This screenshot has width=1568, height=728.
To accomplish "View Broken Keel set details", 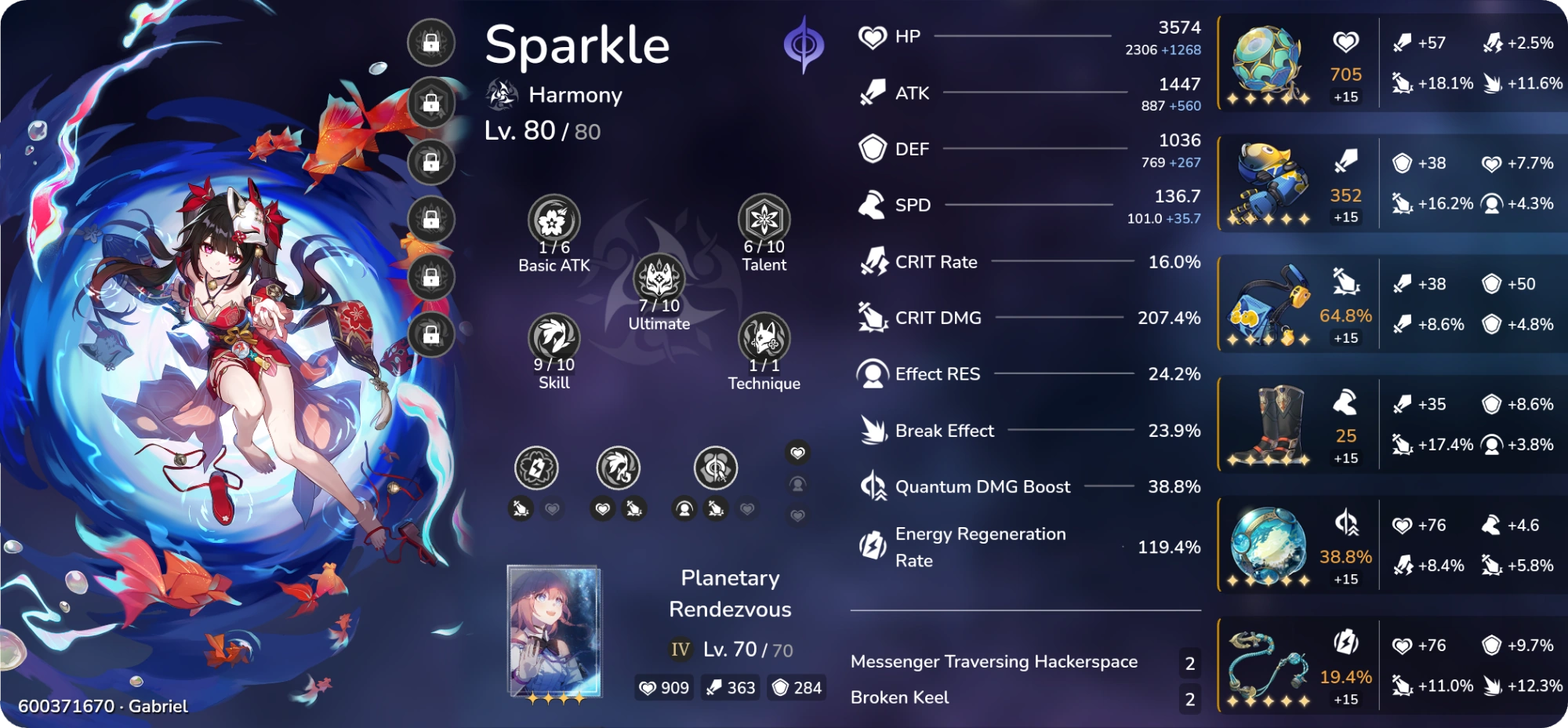I will click(901, 697).
